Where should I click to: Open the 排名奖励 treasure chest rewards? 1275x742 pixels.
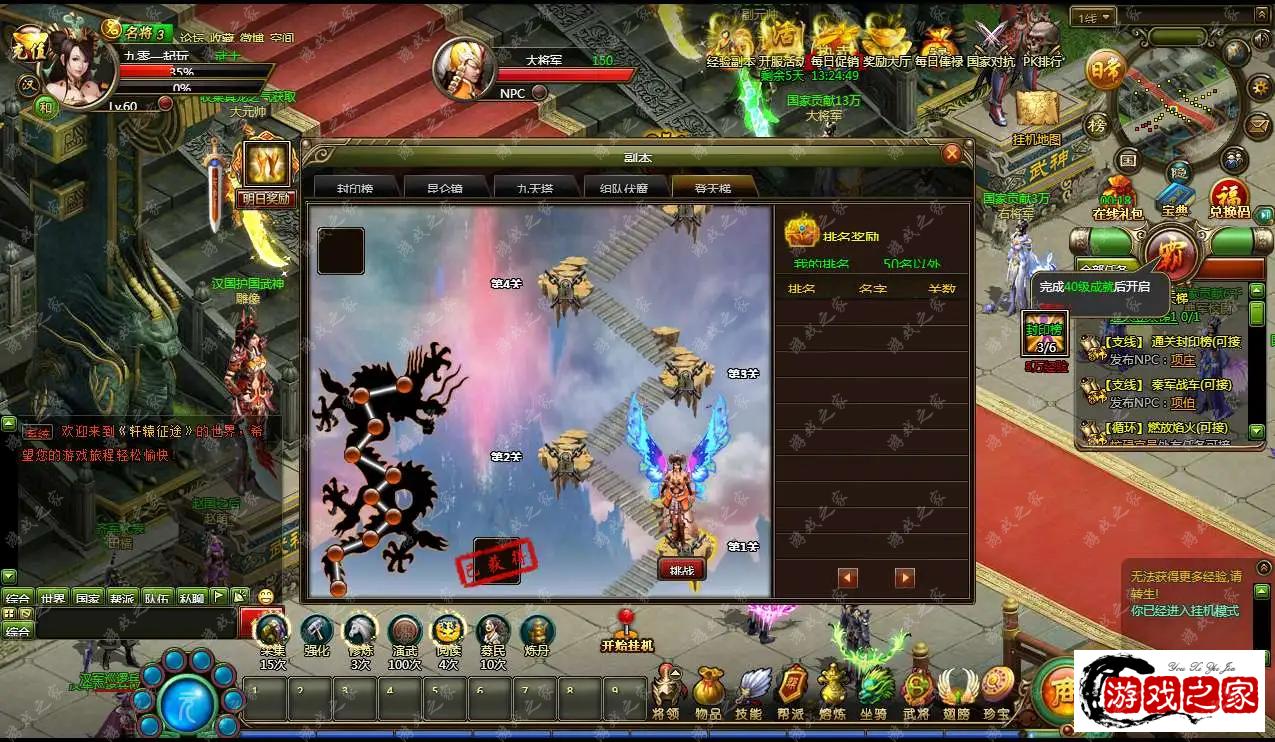[x=802, y=232]
